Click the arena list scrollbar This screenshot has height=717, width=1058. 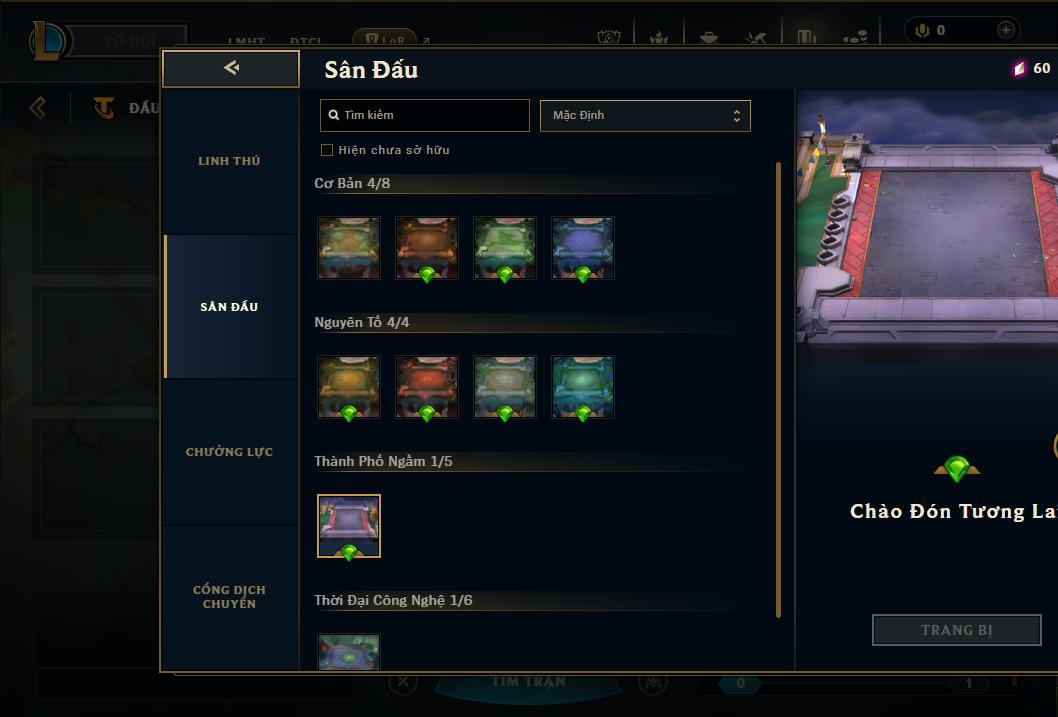pos(778,390)
